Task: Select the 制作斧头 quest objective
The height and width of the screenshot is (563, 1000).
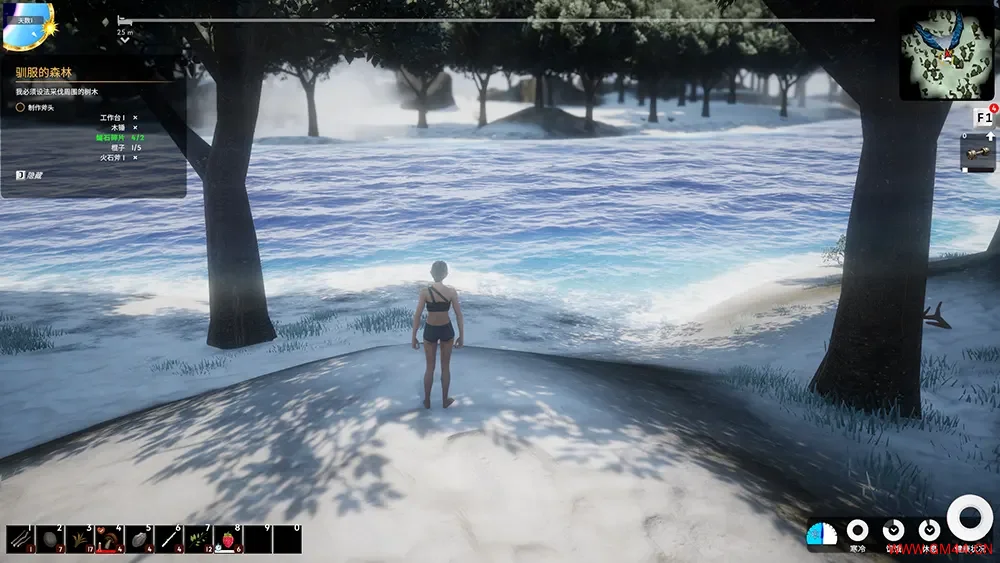Action: coord(42,106)
